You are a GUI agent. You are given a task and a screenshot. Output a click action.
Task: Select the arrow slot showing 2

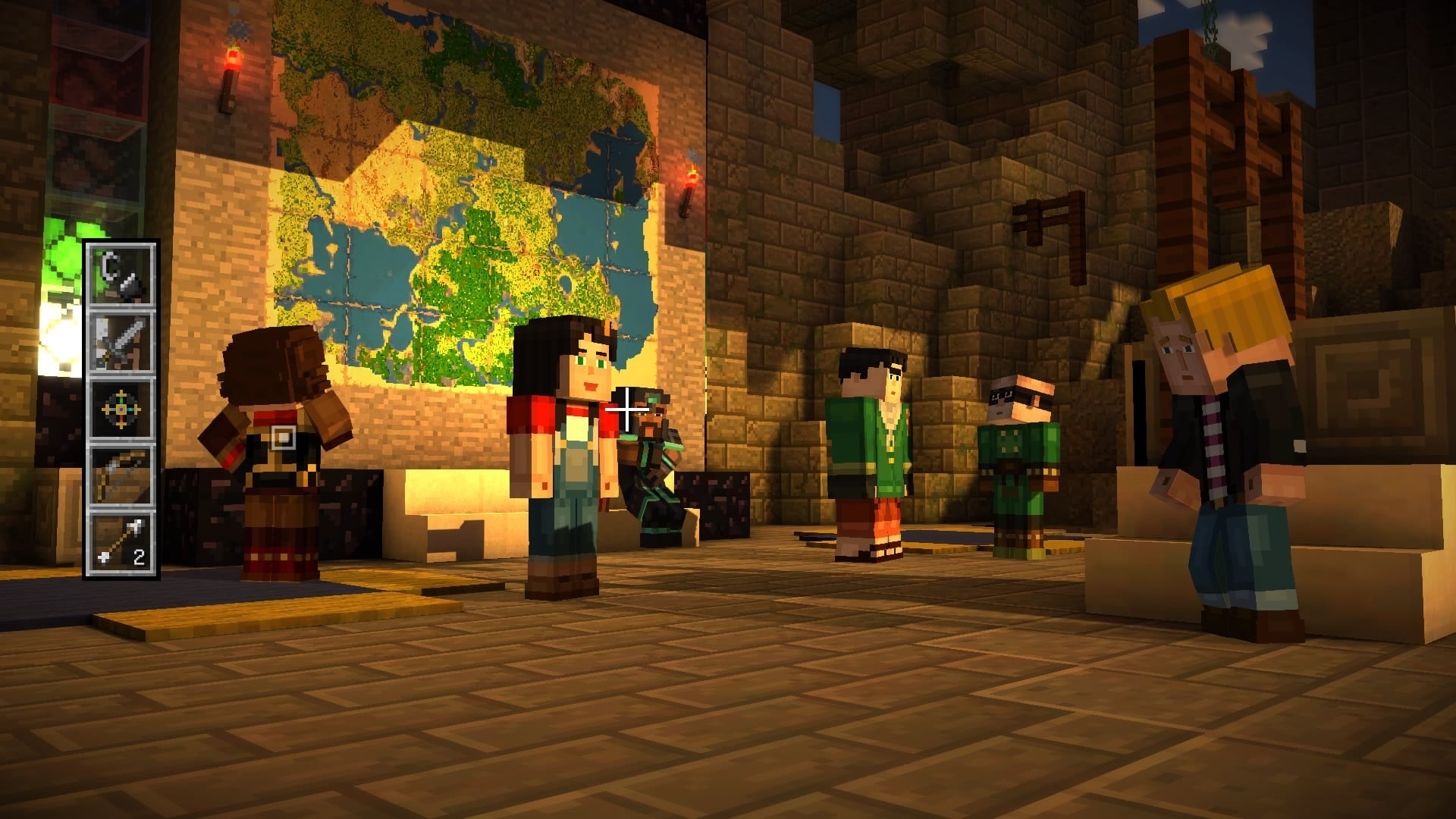(121, 543)
